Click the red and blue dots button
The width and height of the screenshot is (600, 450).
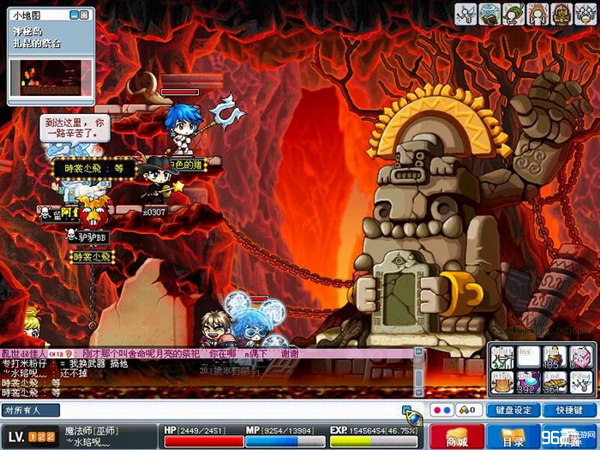click(440, 410)
